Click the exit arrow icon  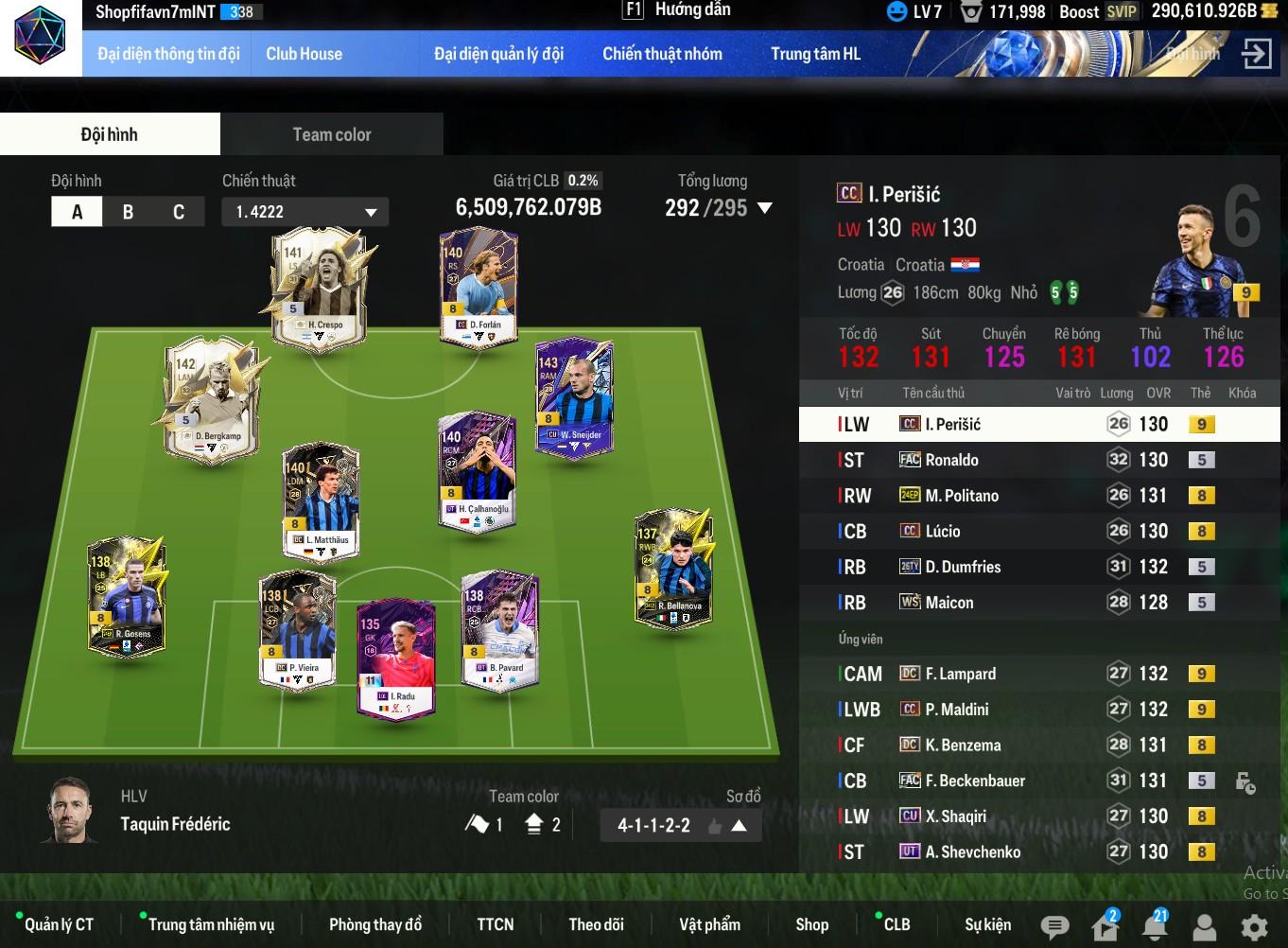coord(1256,54)
